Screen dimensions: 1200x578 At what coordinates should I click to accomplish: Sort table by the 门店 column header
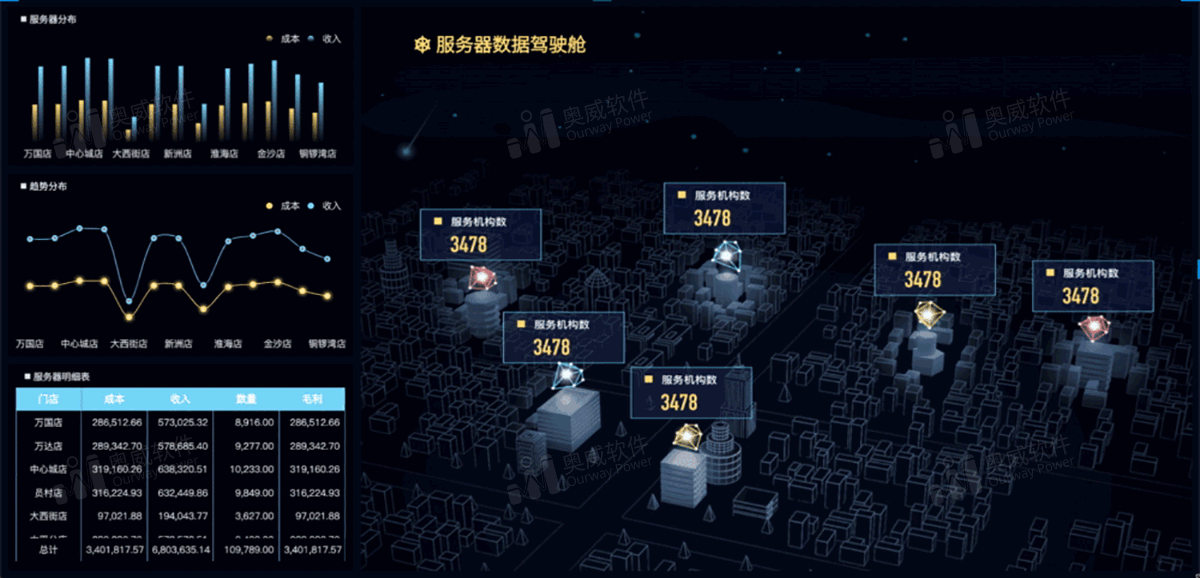(47, 399)
